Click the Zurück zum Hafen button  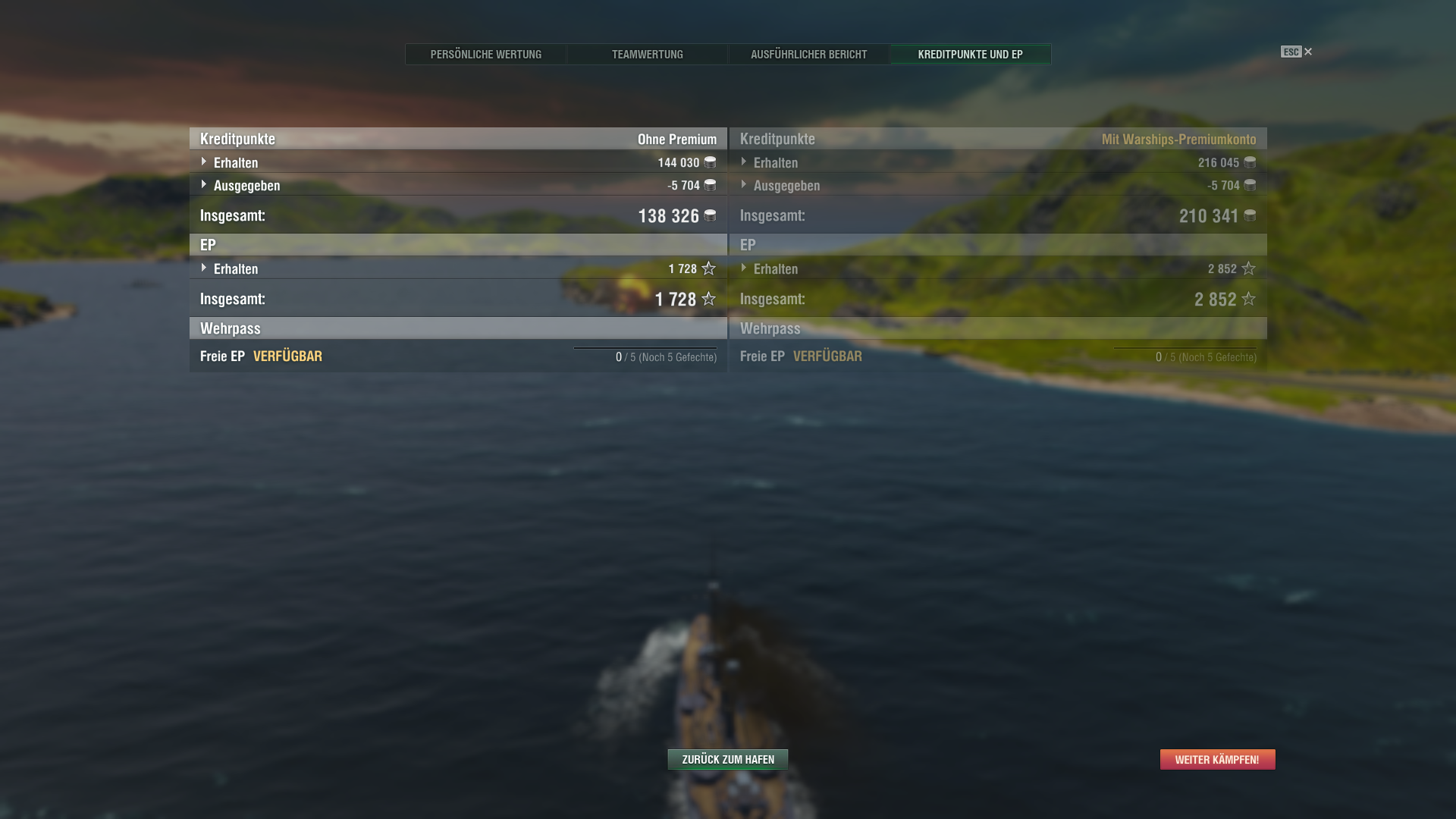tap(727, 759)
